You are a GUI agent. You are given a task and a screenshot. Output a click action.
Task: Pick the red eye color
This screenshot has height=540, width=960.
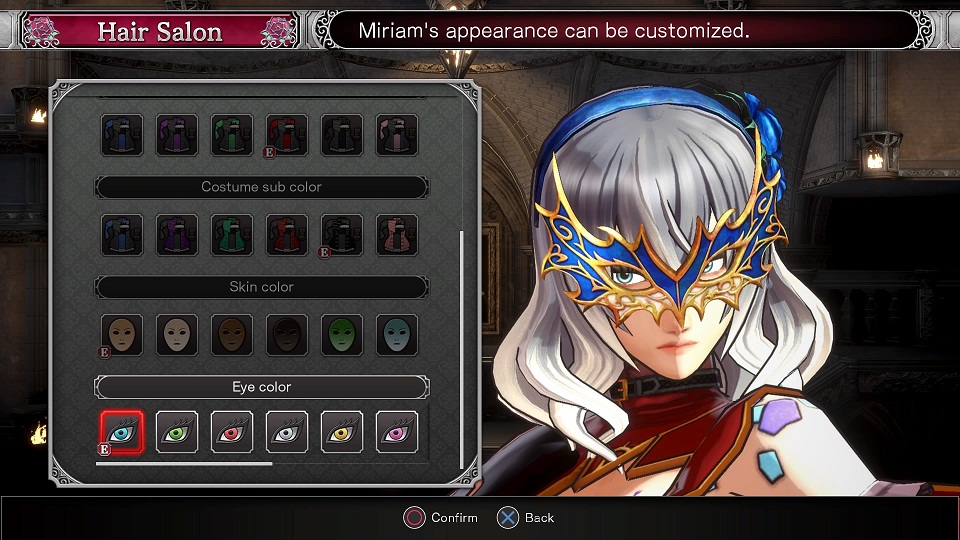[x=232, y=431]
